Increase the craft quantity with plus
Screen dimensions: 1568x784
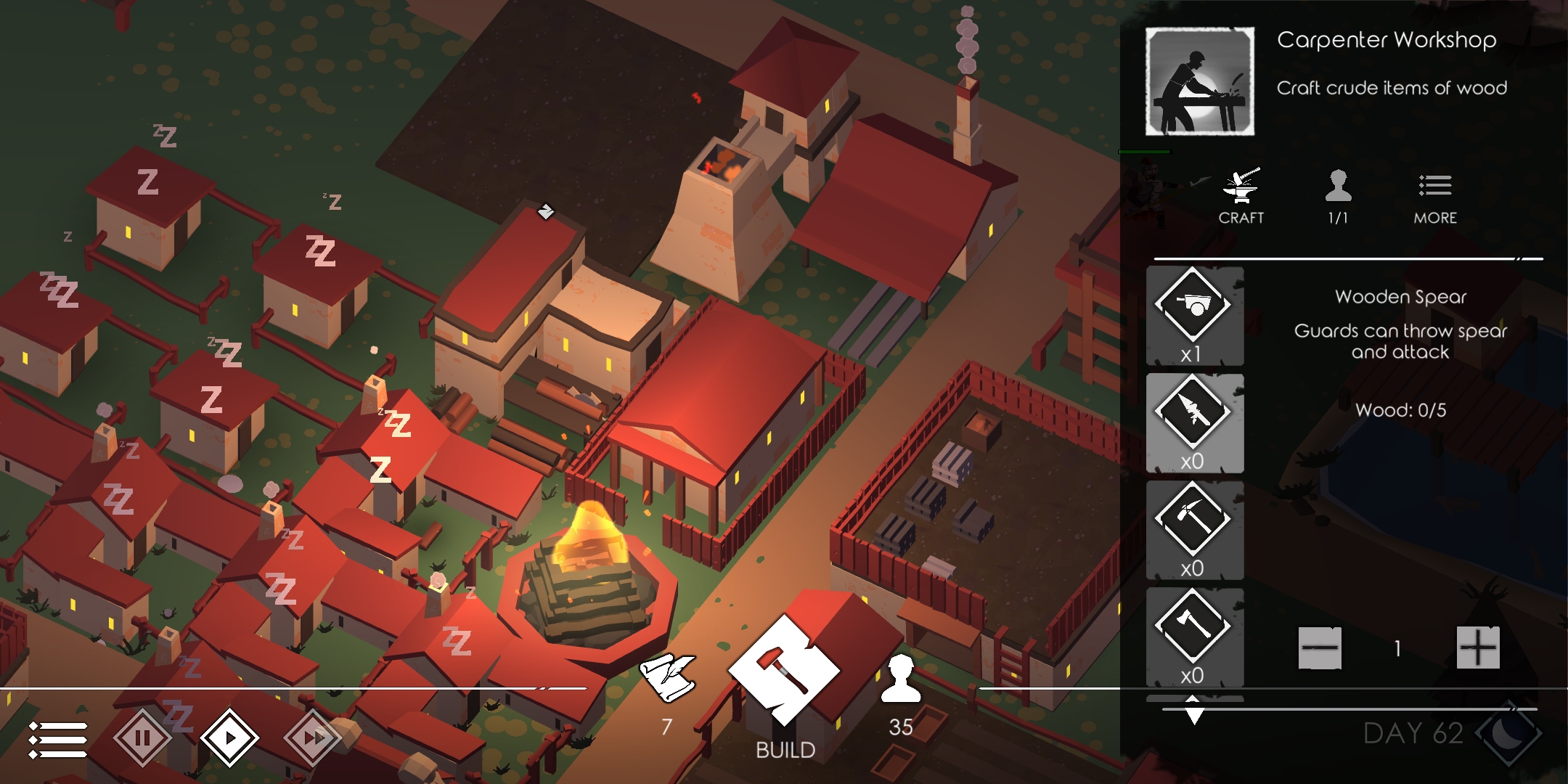pyautogui.click(x=1477, y=648)
